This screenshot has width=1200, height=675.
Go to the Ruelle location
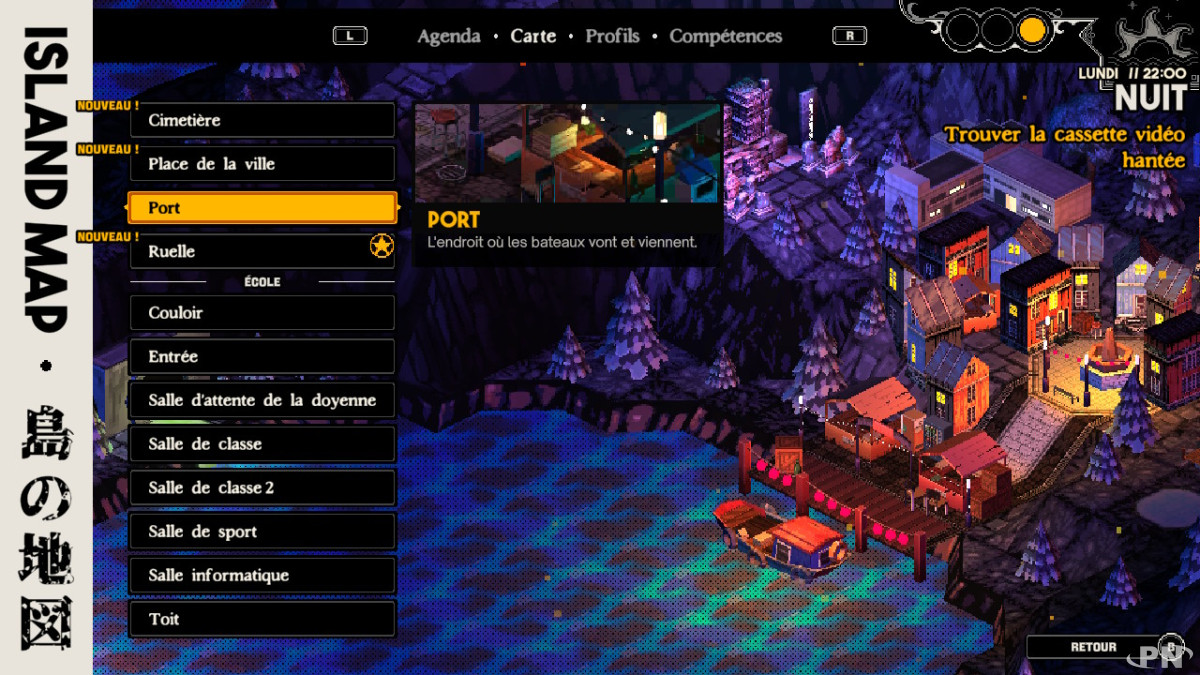tap(262, 252)
